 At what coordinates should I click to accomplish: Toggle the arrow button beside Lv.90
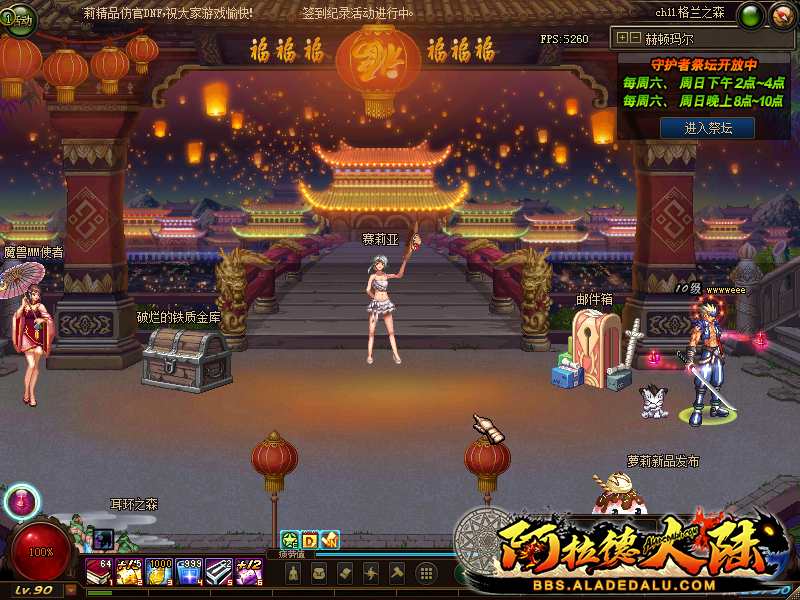[70, 590]
